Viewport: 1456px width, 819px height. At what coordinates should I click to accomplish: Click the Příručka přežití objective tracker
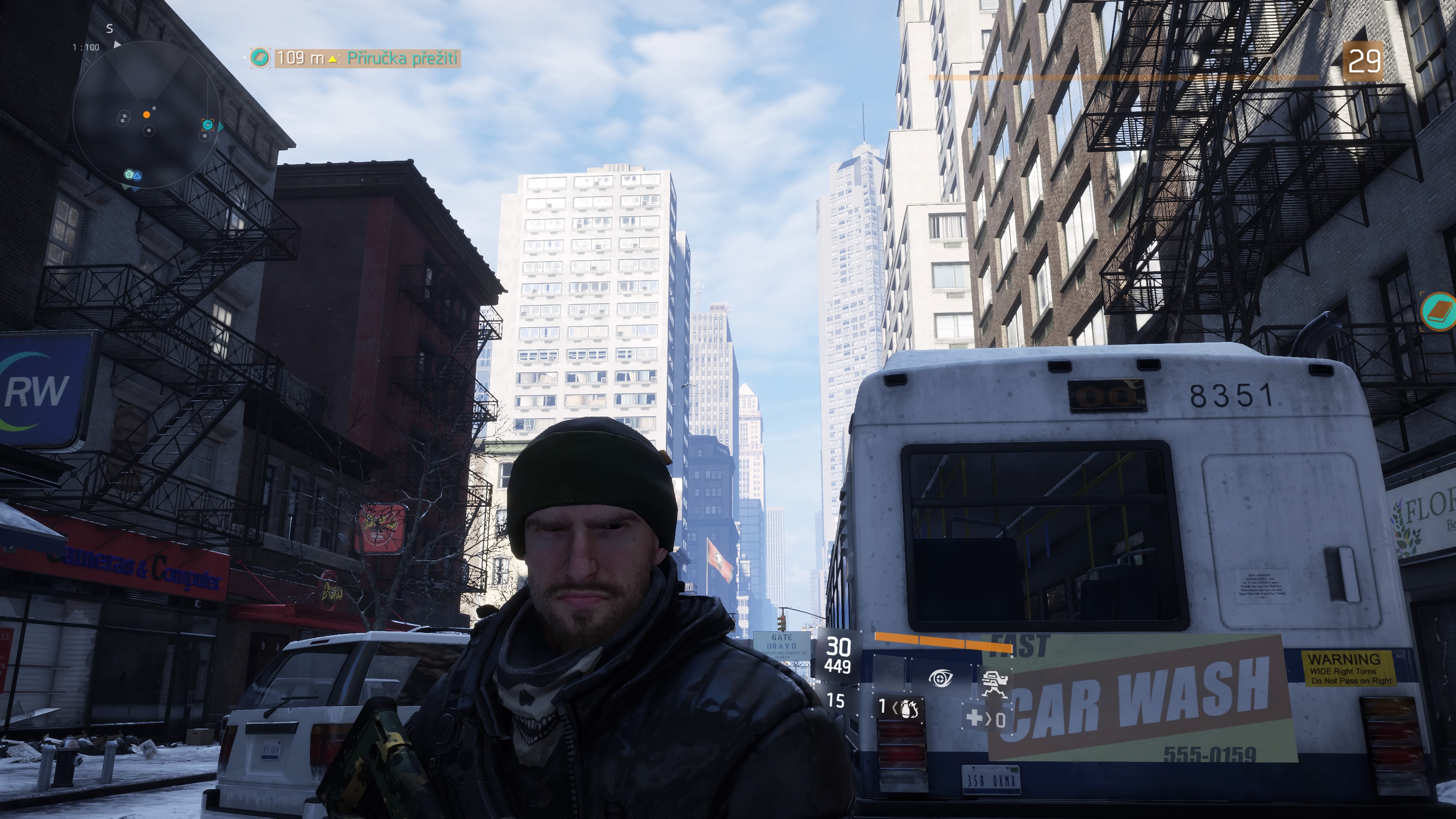pyautogui.click(x=367, y=58)
